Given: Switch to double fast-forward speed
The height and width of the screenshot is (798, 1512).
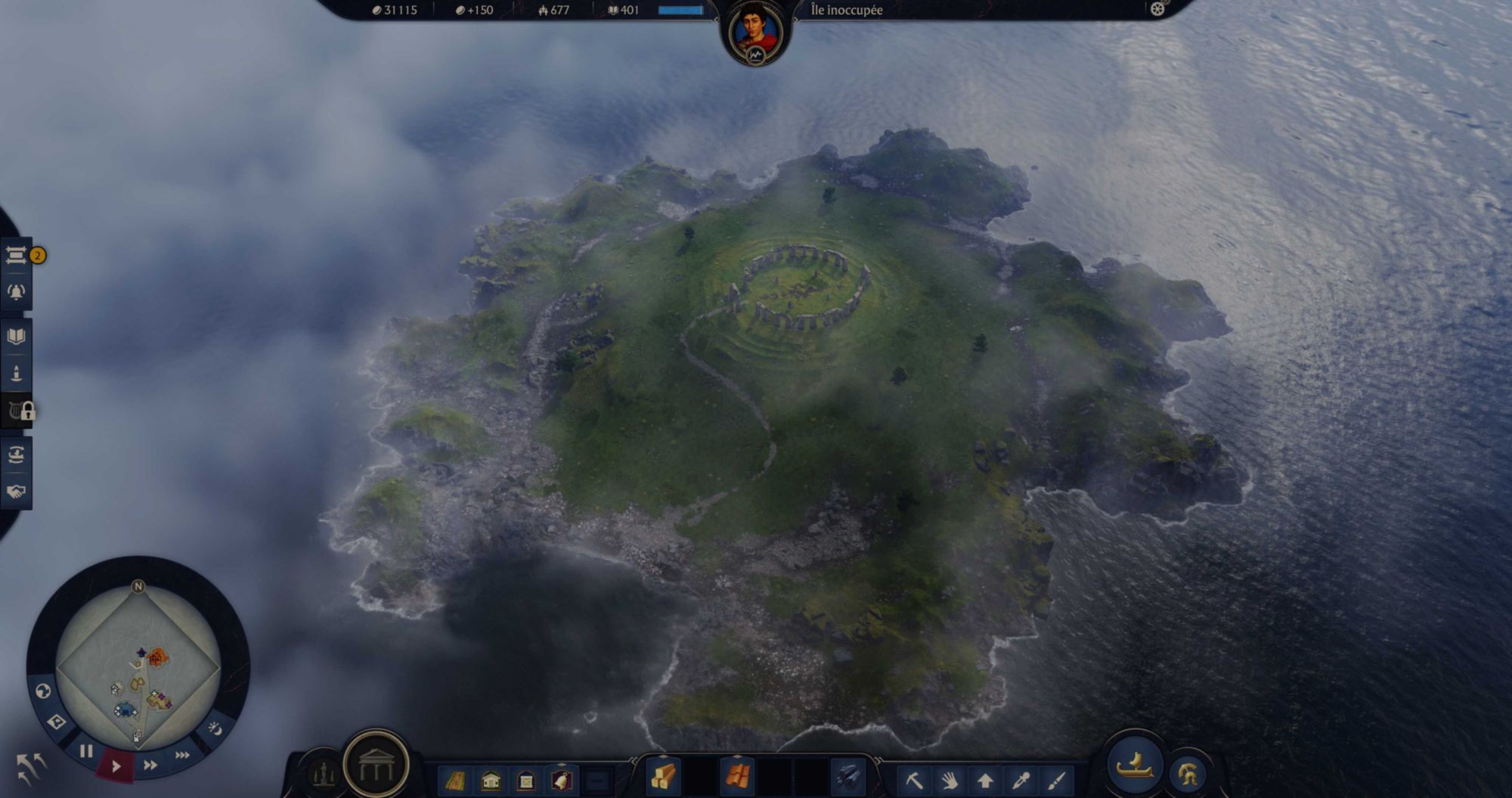Looking at the screenshot, I should tap(150, 765).
